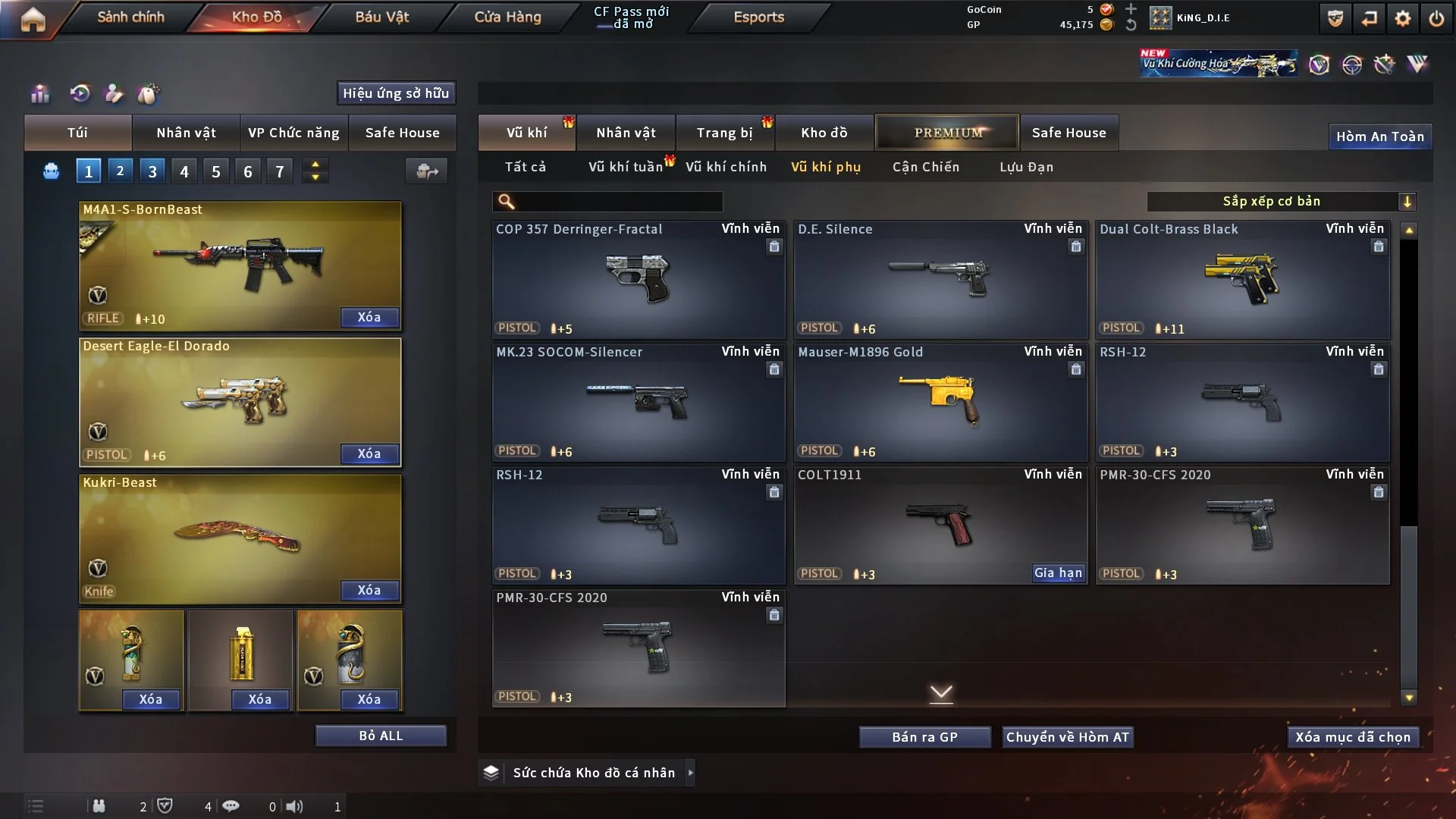Screen dimensions: 1456x819
Task: Unequip everything with Bỏ ALL
Action: 381,736
